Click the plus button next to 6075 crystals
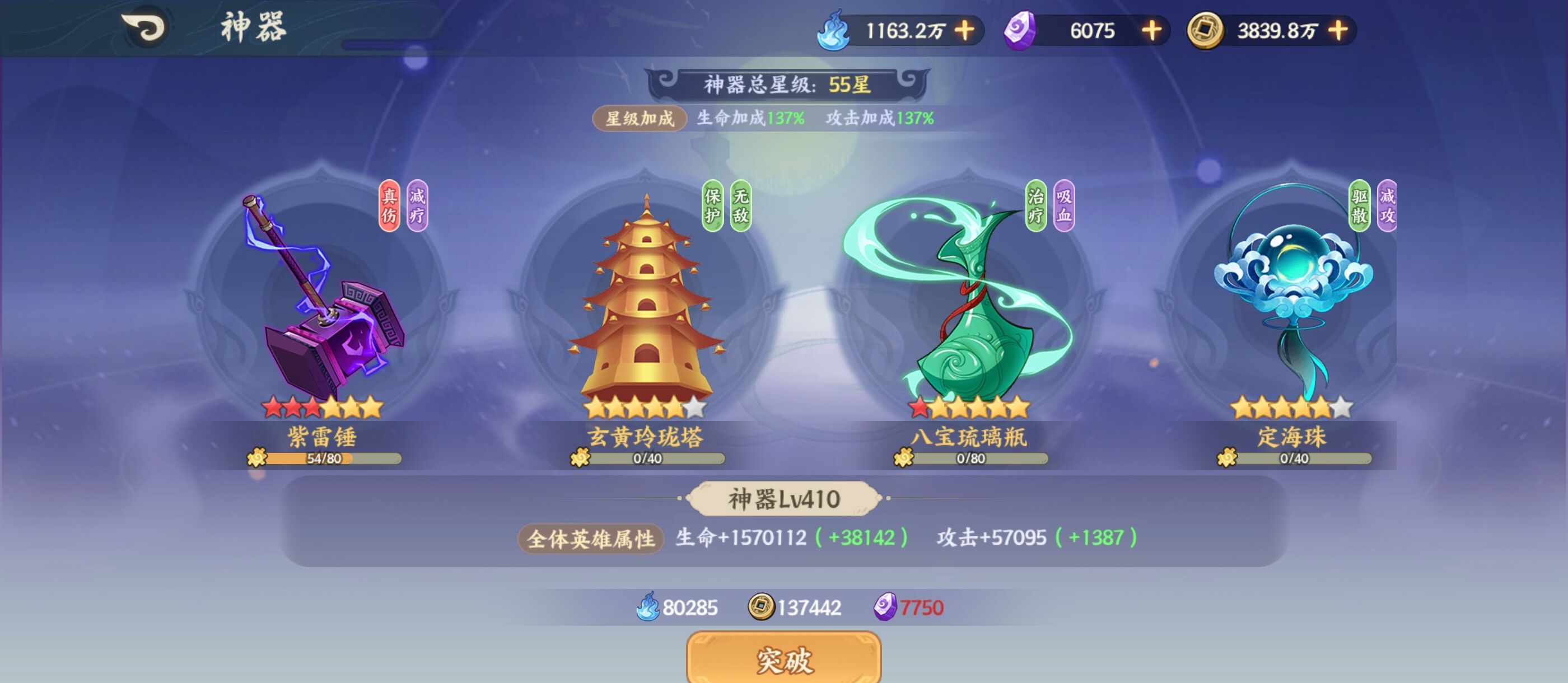This screenshot has height=683, width=1568. [x=1153, y=29]
